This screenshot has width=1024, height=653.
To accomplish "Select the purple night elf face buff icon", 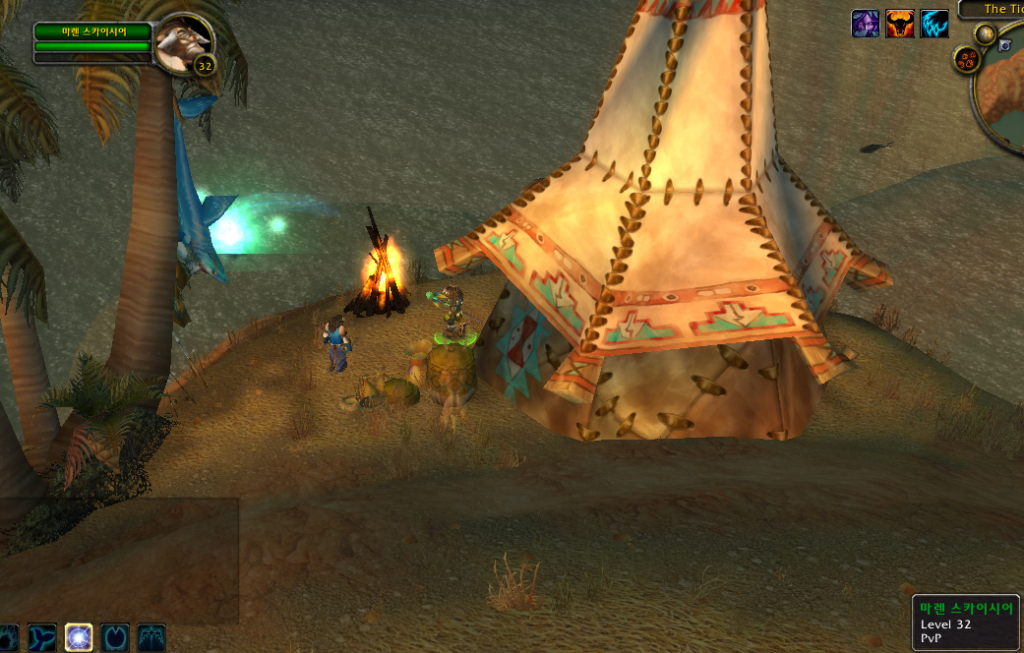I will pyautogui.click(x=865, y=24).
